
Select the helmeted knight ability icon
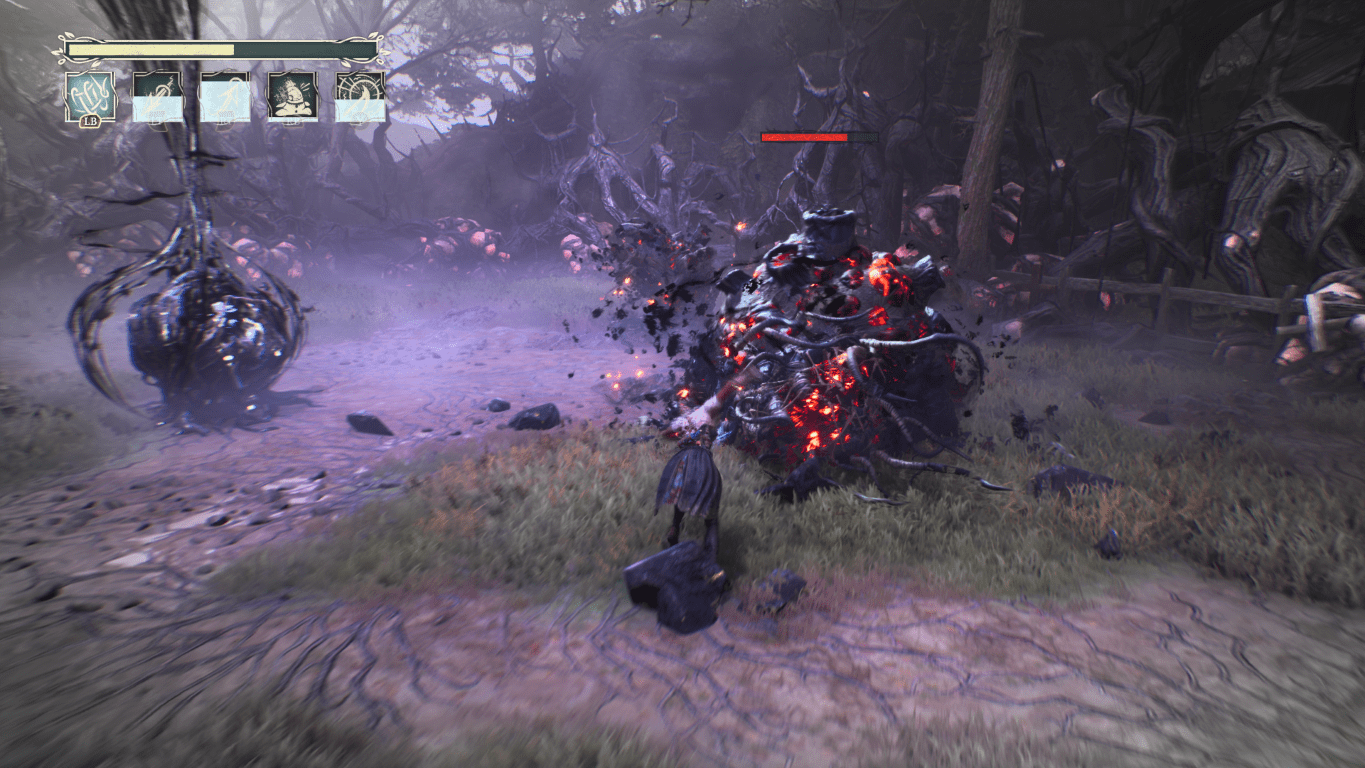pos(292,97)
